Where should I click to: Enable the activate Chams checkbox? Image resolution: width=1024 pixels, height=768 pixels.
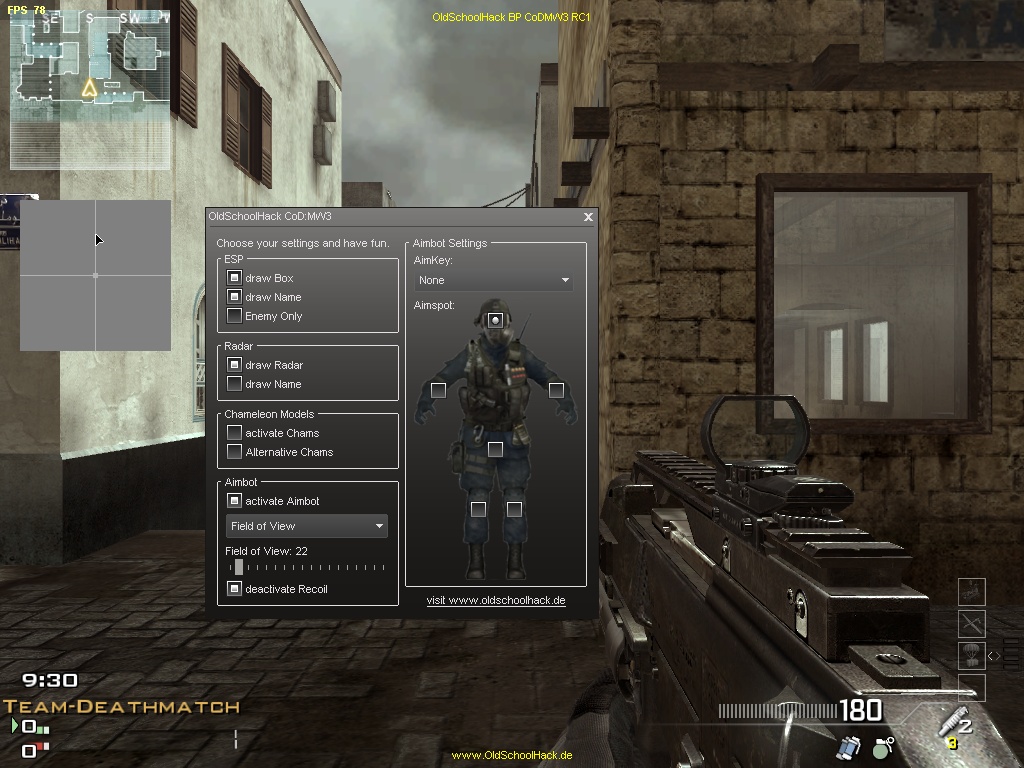coord(234,433)
